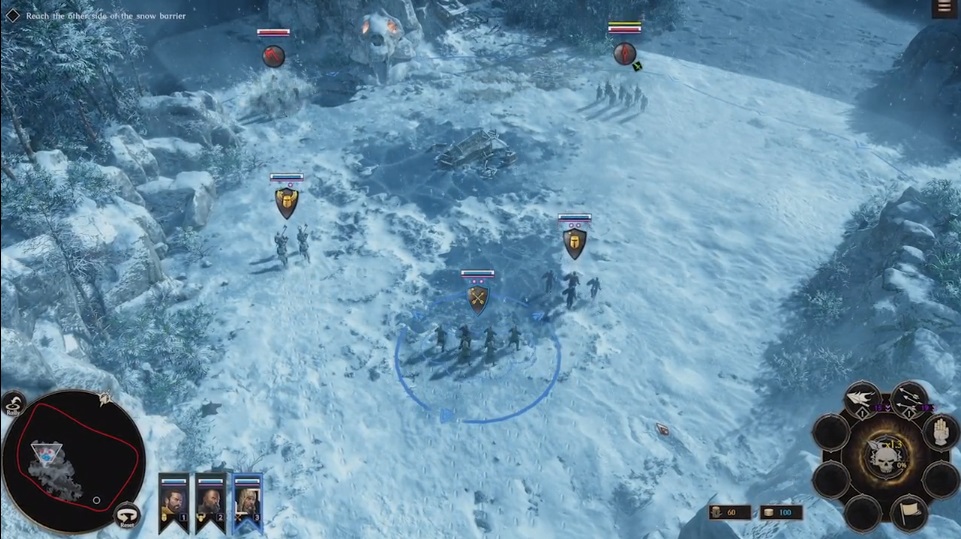Image resolution: width=961 pixels, height=539 pixels.
Task: Activate the flaming arrowhead ability
Action: coord(862,400)
